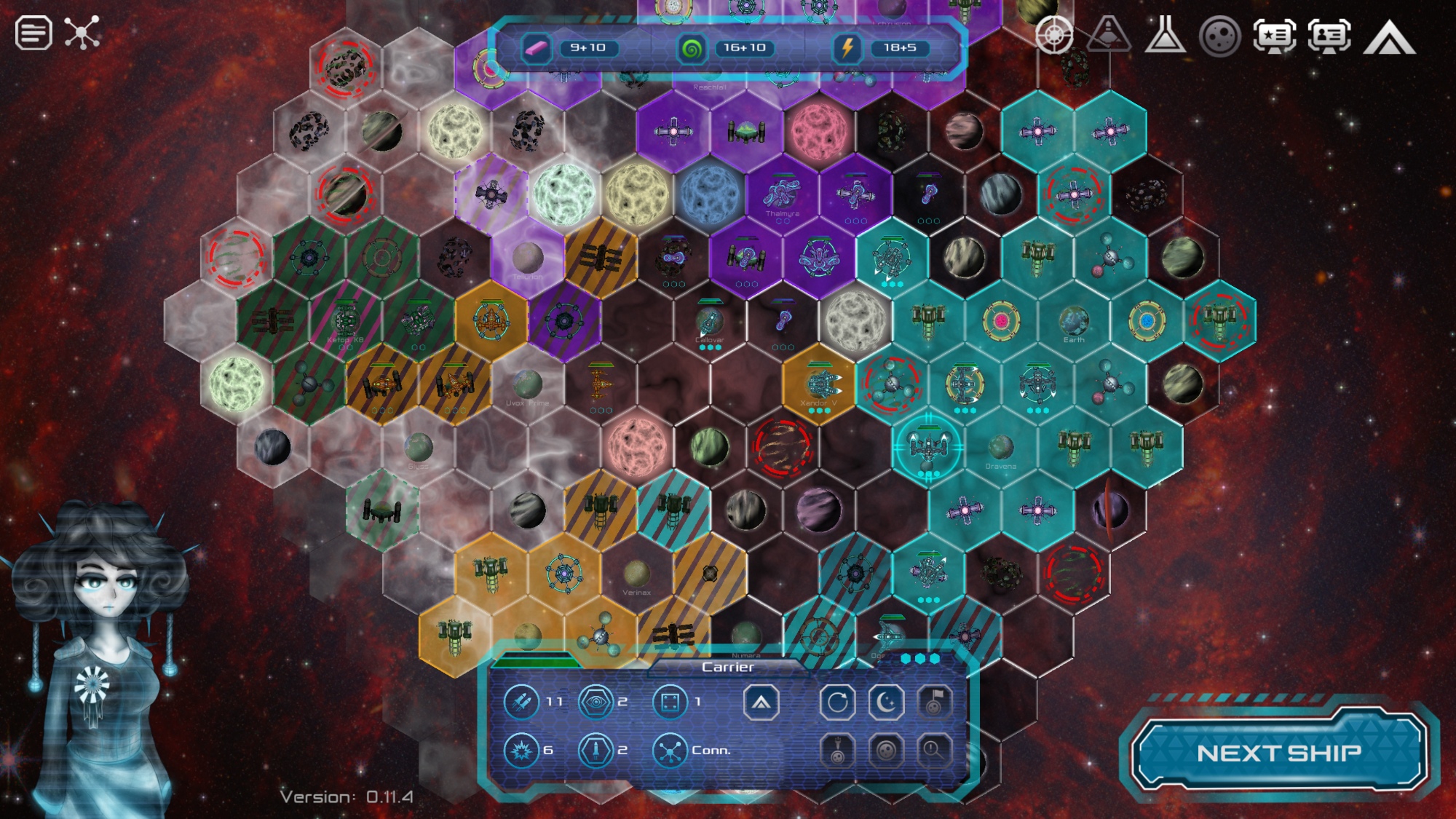Toggle the connection network icon at top left
Screen dimensions: 1456x819
pyautogui.click(x=82, y=33)
